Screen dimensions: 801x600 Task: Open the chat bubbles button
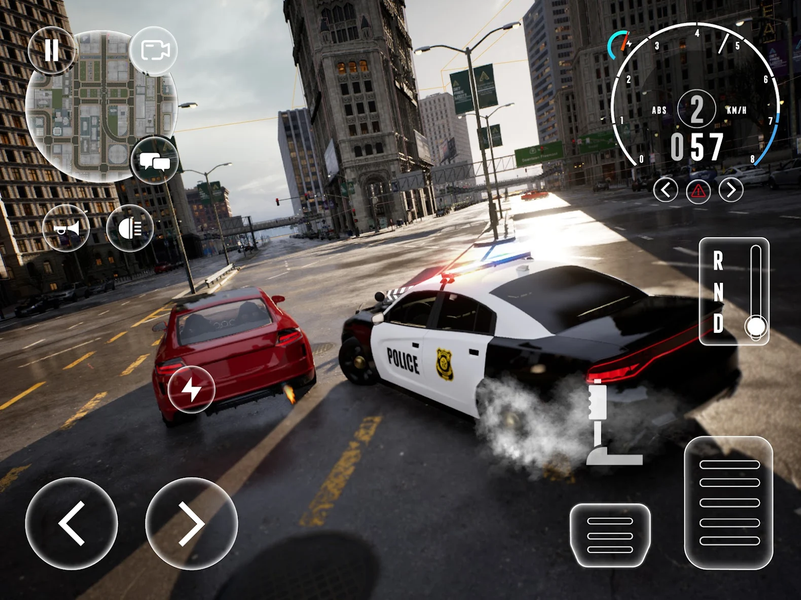(154, 160)
